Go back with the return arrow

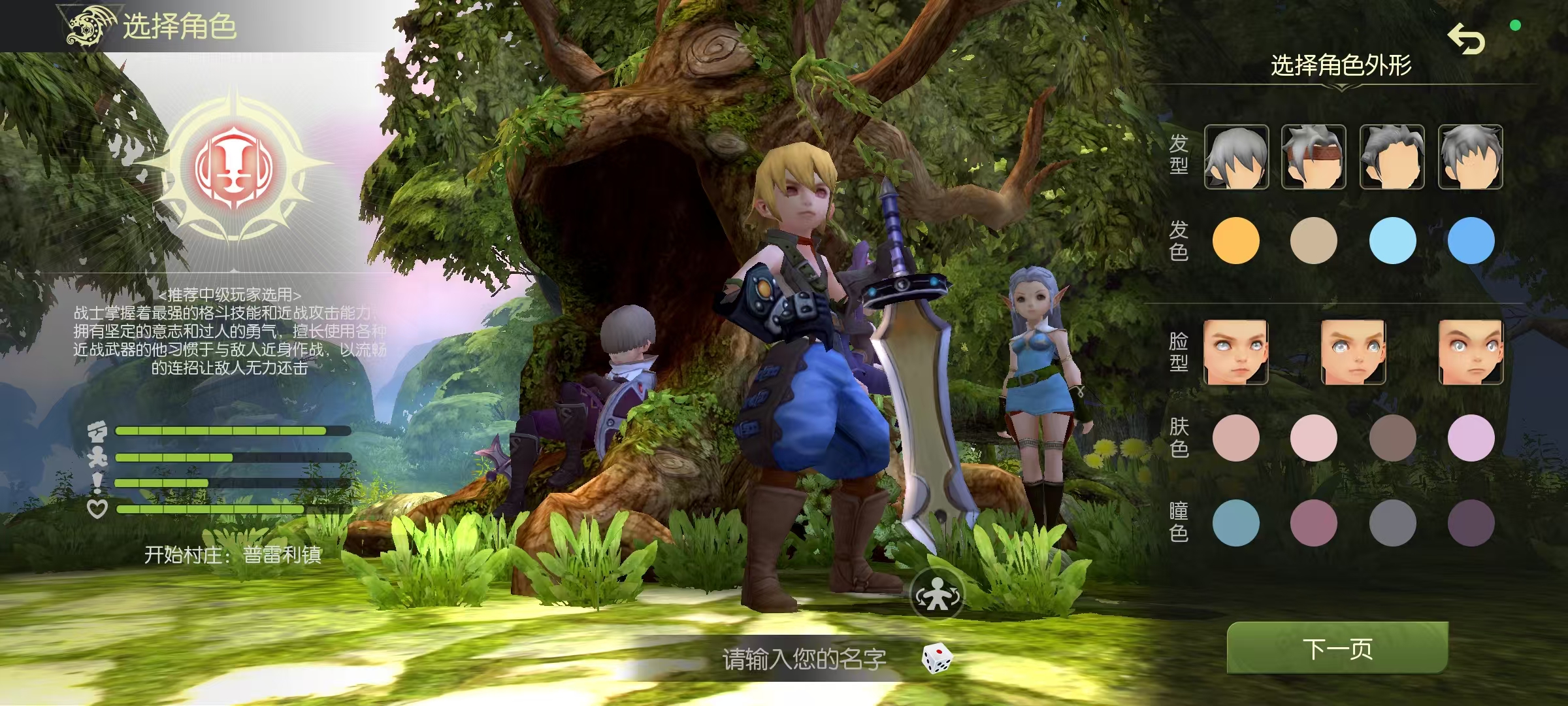pyautogui.click(x=1466, y=39)
